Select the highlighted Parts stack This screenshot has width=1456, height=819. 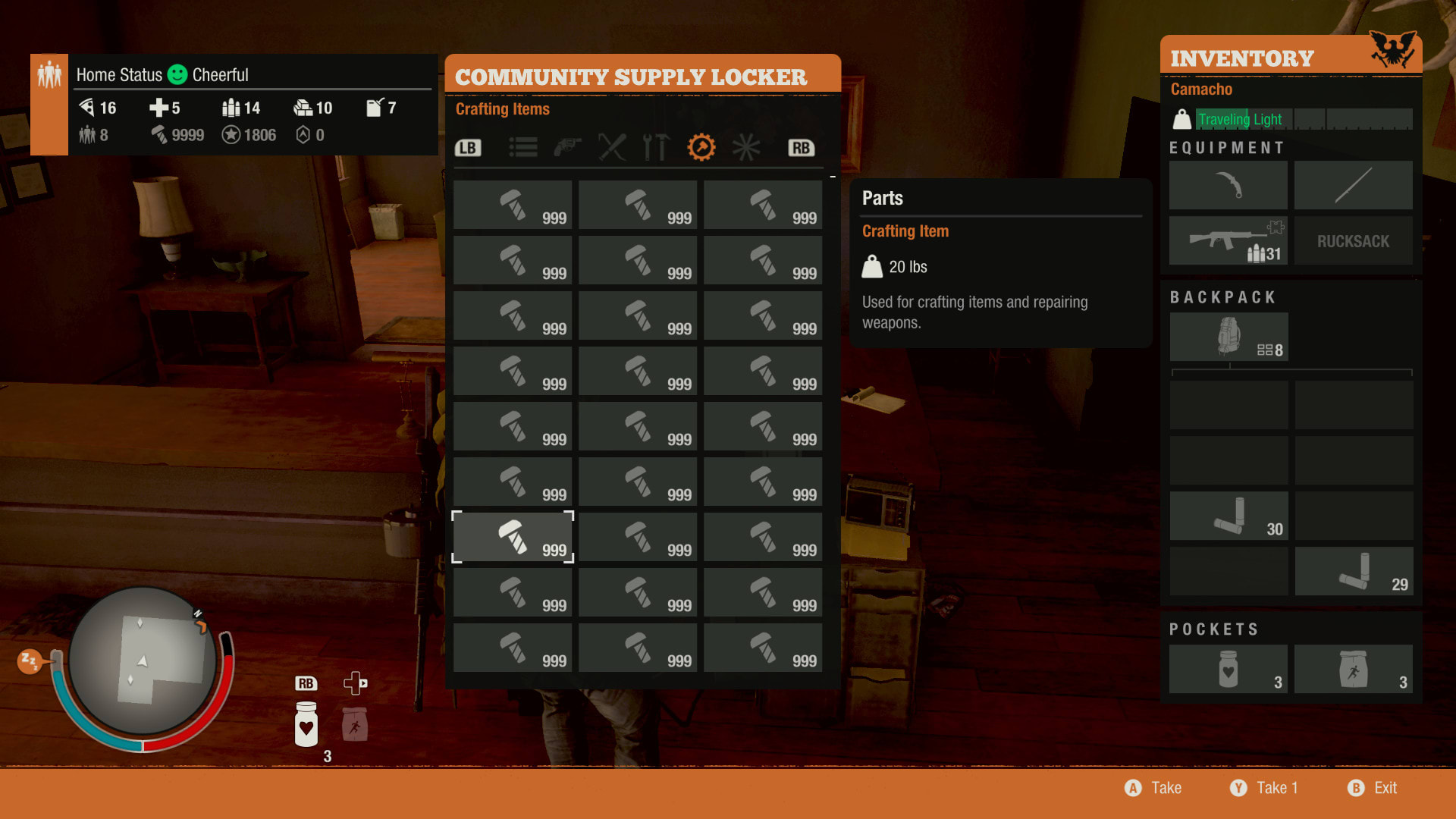pos(513,537)
